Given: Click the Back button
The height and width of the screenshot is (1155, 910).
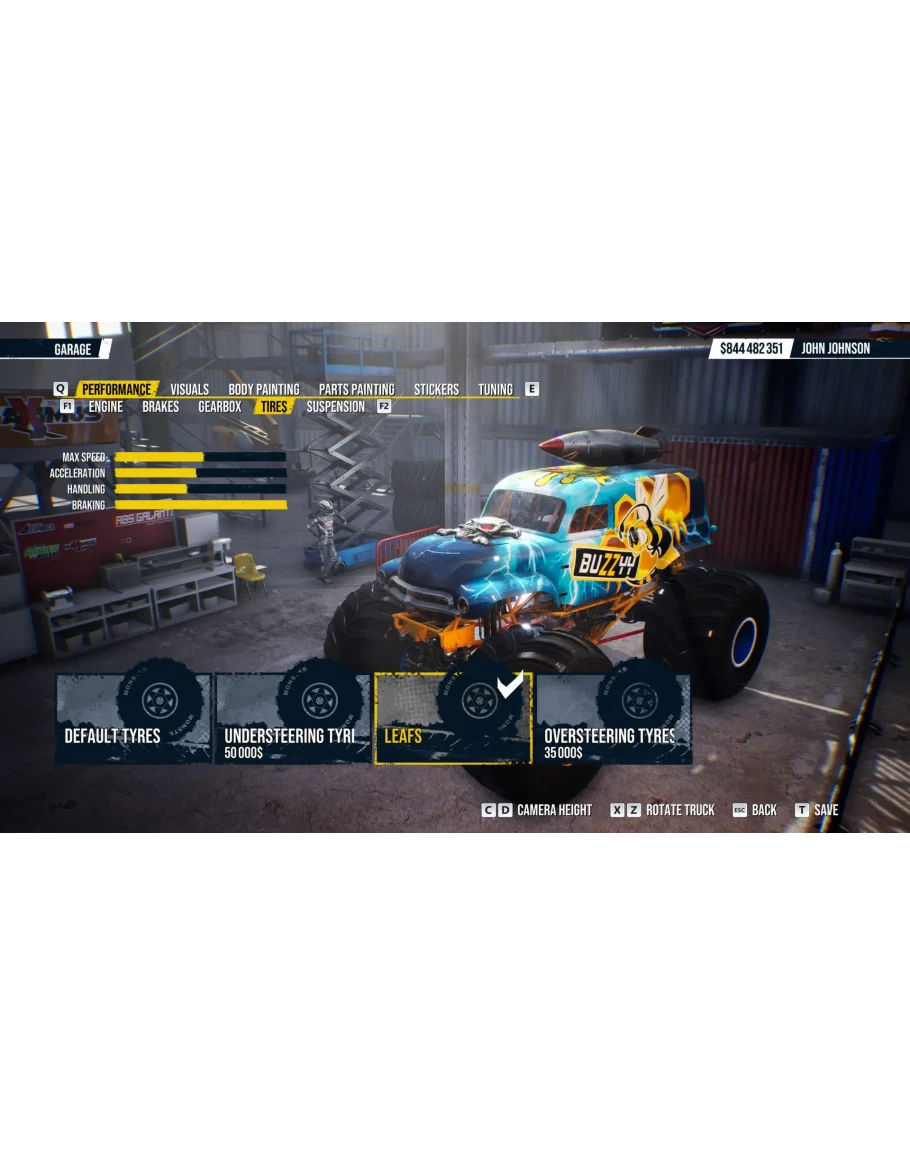Looking at the screenshot, I should coord(755,810).
